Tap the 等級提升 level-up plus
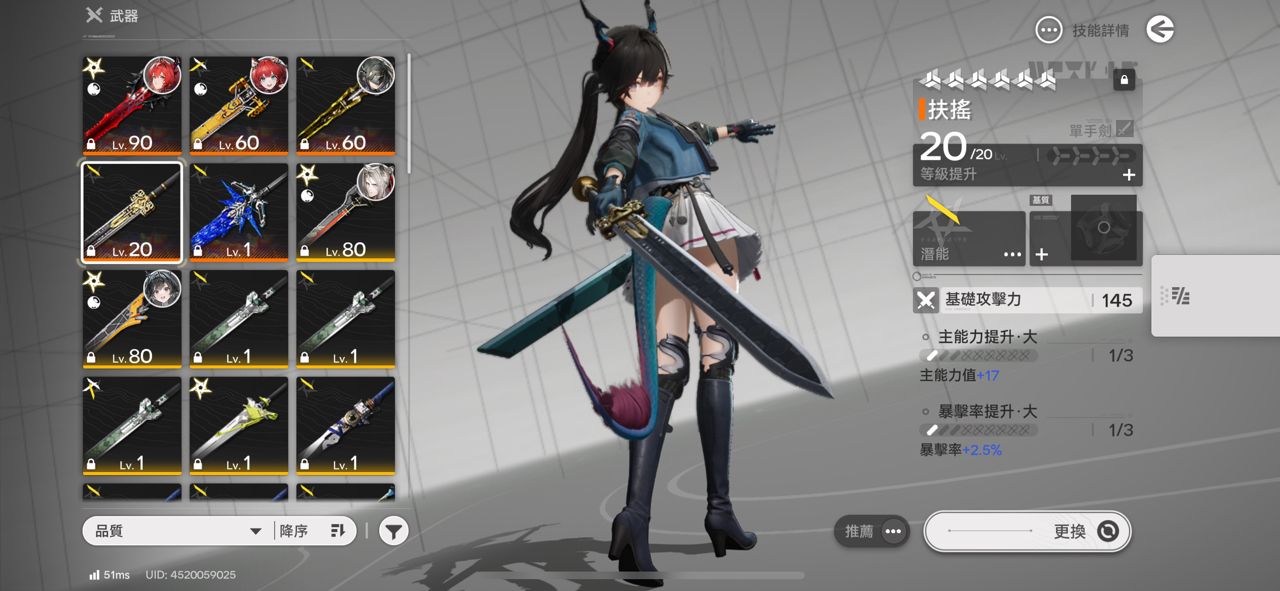Image resolution: width=1280 pixels, height=591 pixels. tap(1129, 175)
